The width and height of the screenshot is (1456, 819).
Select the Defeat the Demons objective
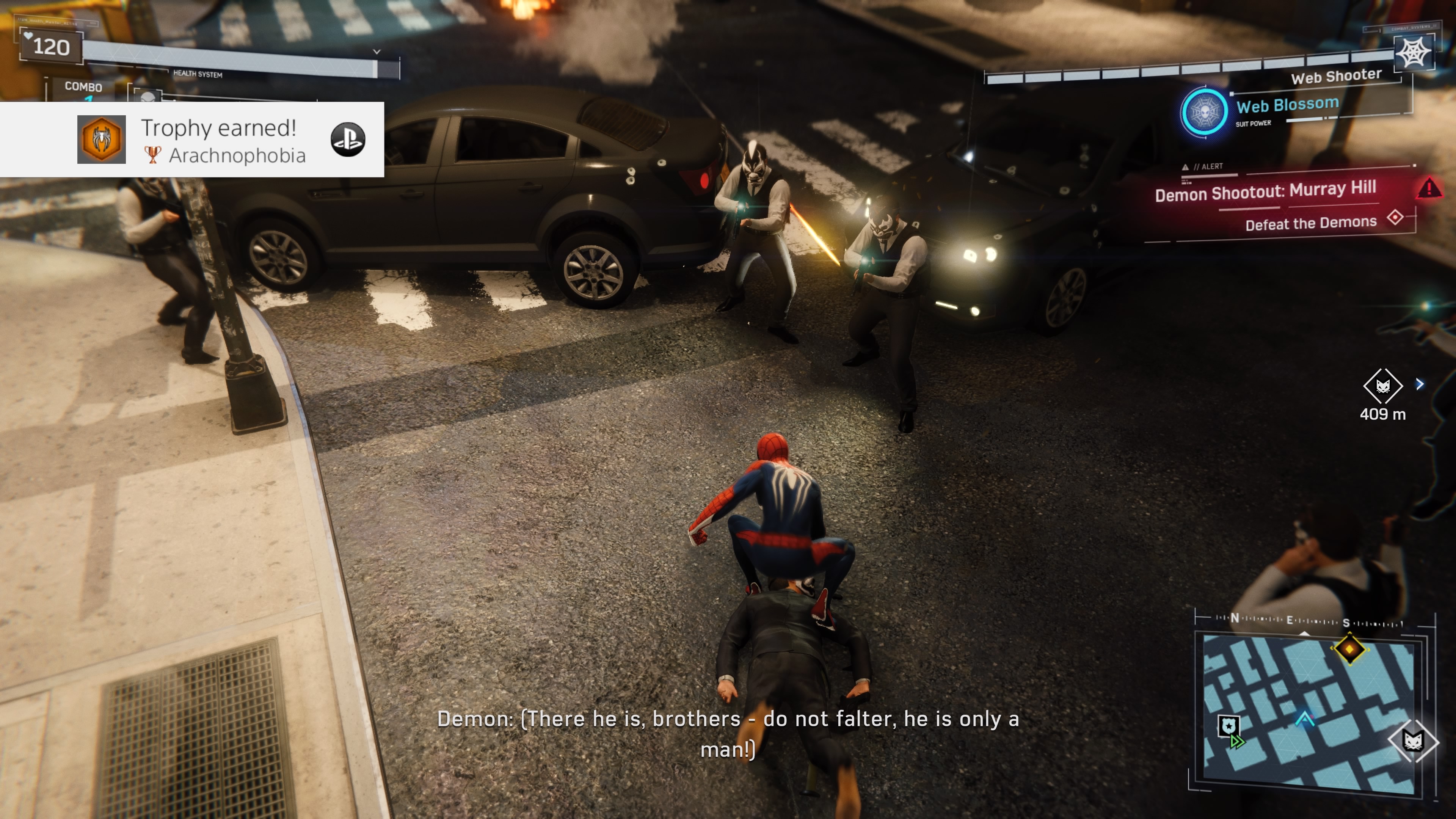pos(1311,223)
